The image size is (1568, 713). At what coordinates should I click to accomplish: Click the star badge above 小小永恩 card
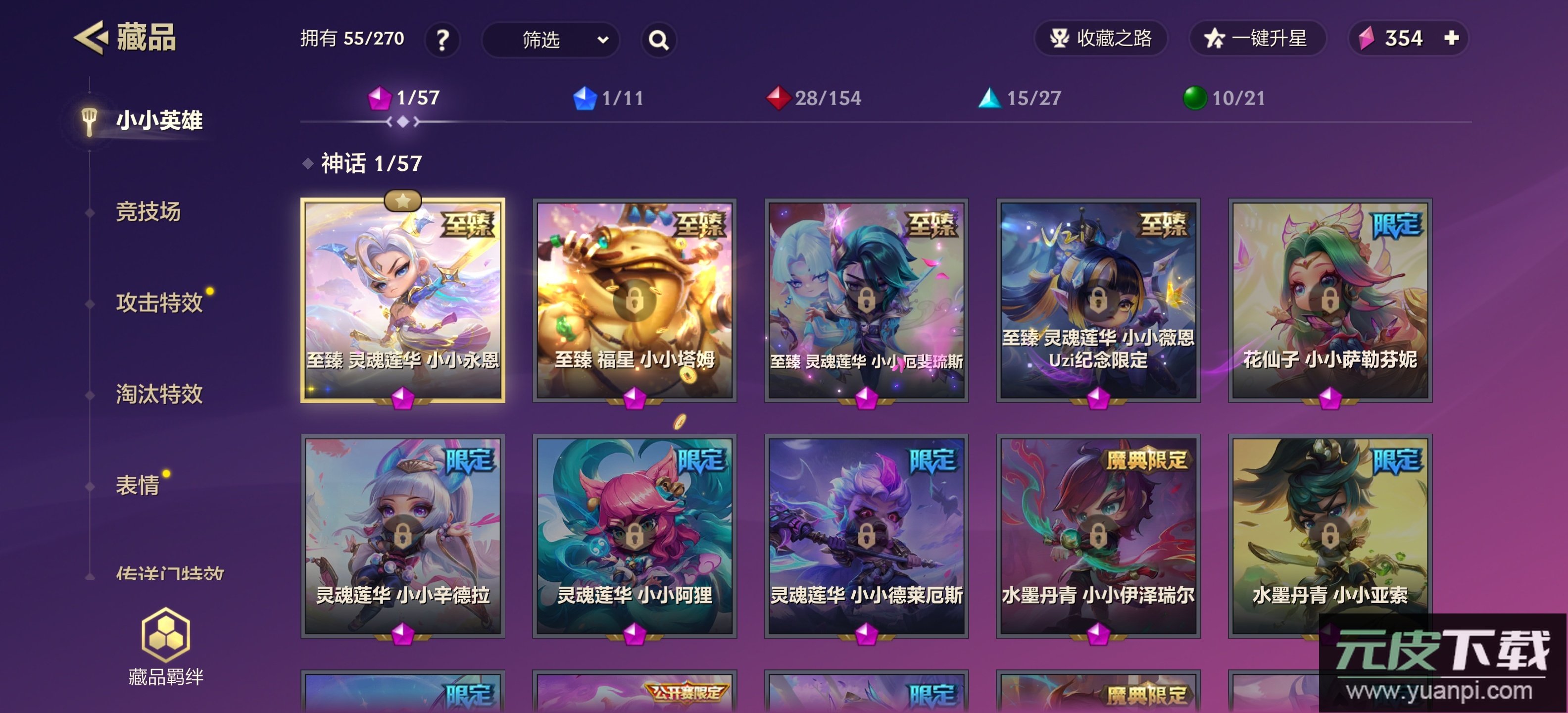(x=403, y=200)
